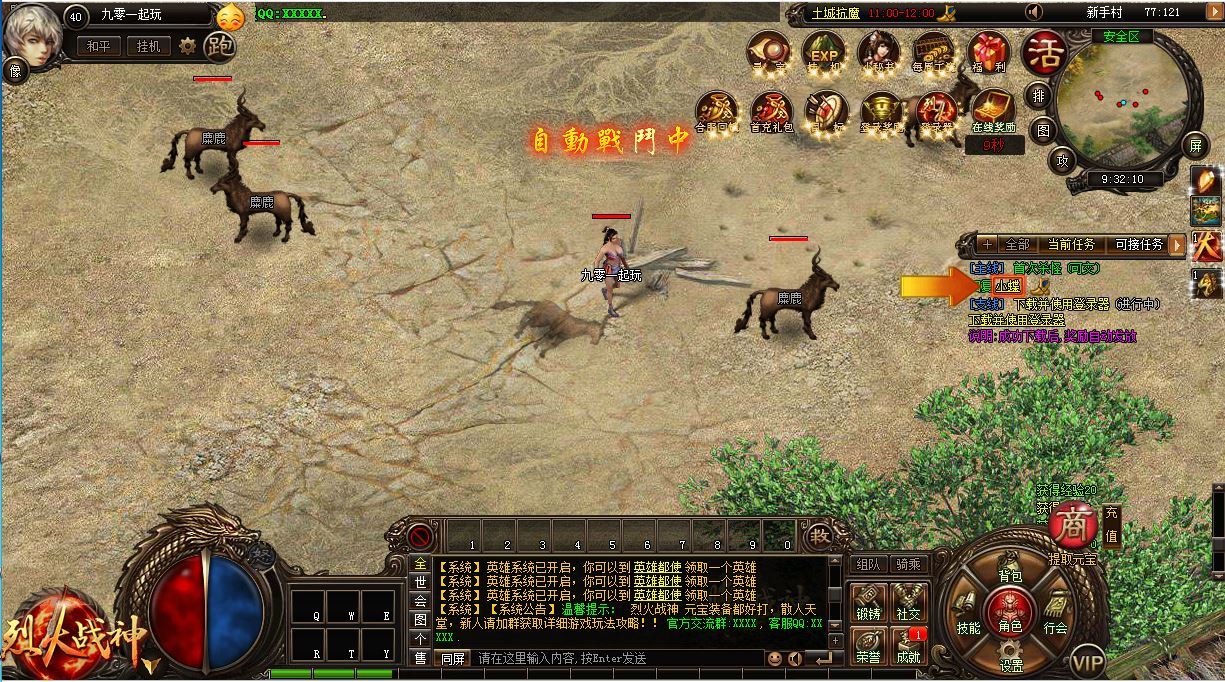1225x682 pixels.
Task: Click the 挂机 auto-play button
Action: click(x=148, y=46)
